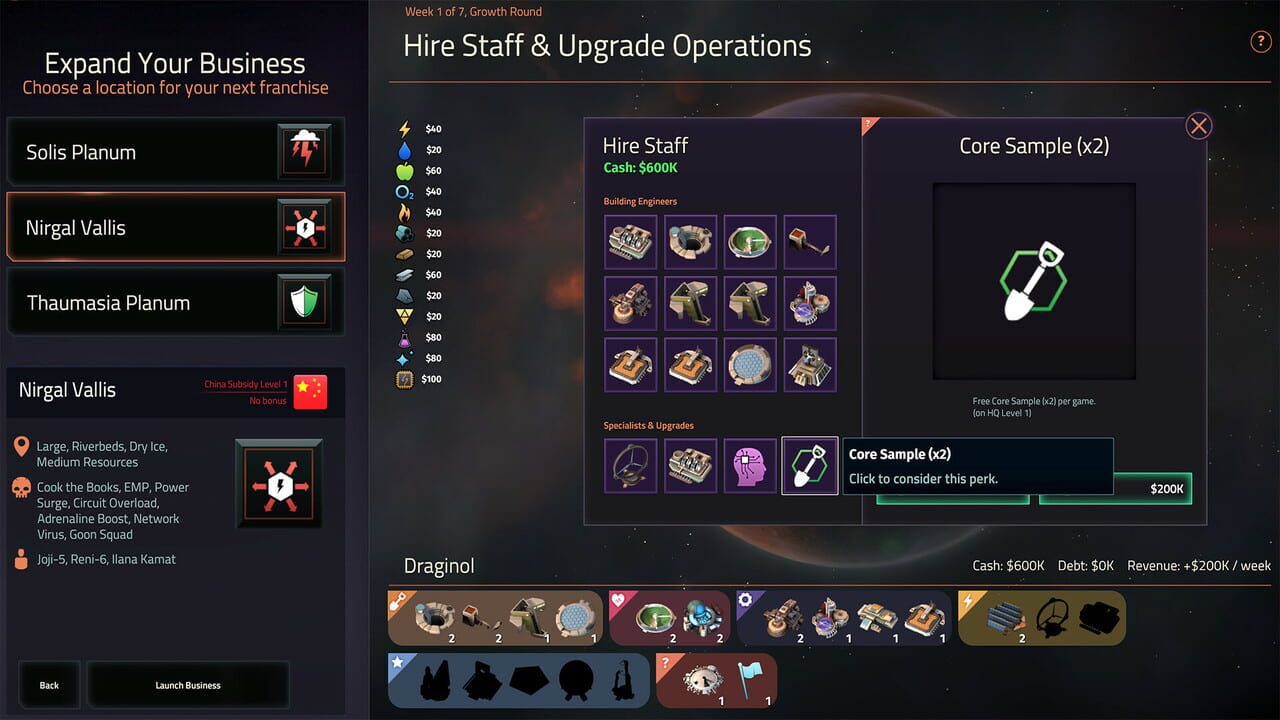Click the blue water droplet resource icon

point(404,149)
